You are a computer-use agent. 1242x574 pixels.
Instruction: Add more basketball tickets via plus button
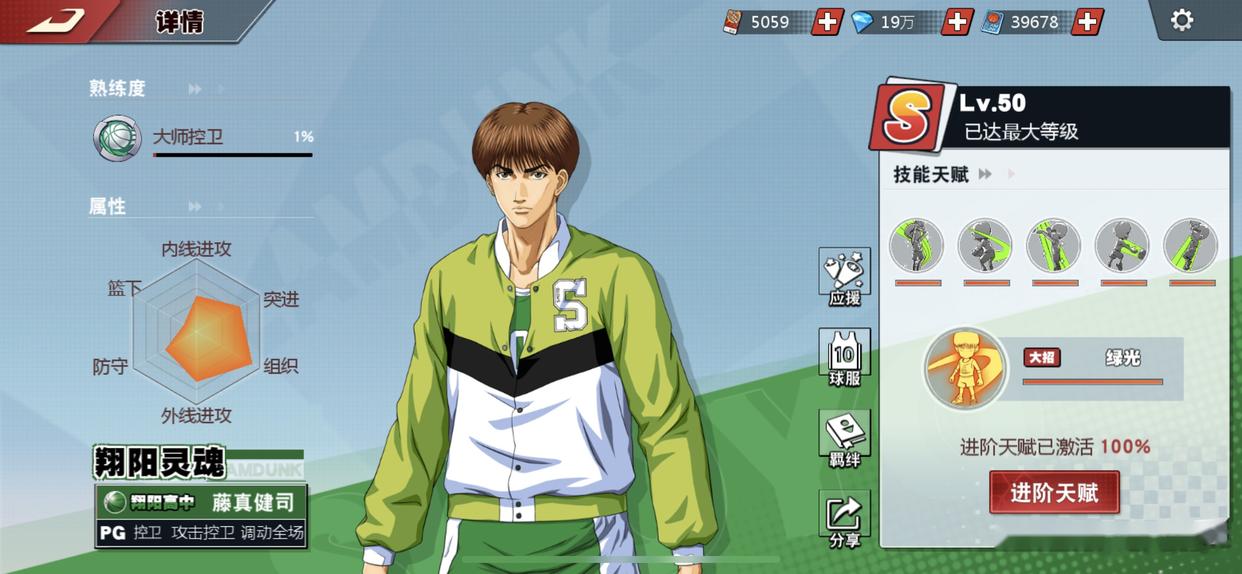click(827, 21)
